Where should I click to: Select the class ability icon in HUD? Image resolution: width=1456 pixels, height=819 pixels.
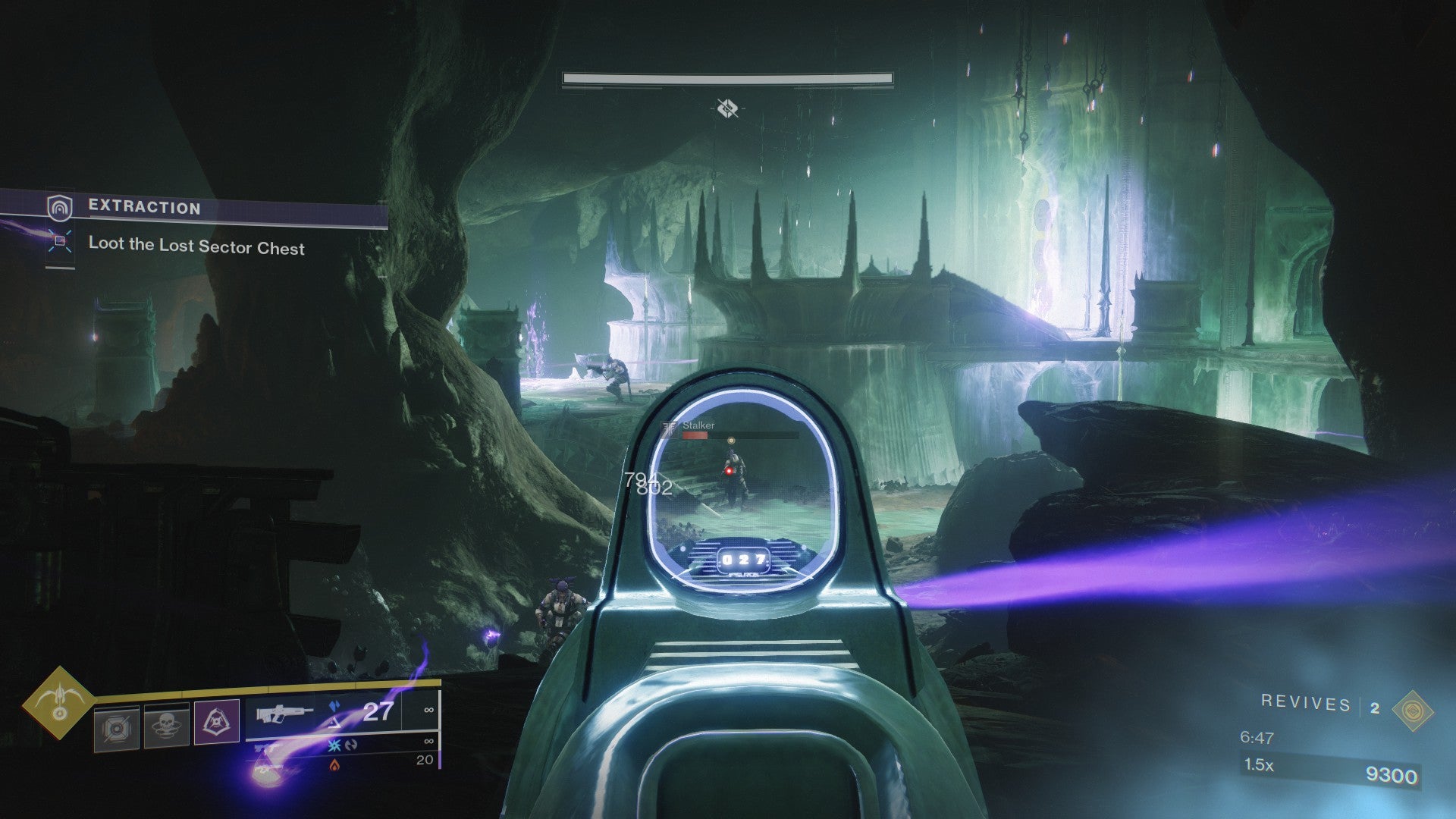click(x=118, y=724)
